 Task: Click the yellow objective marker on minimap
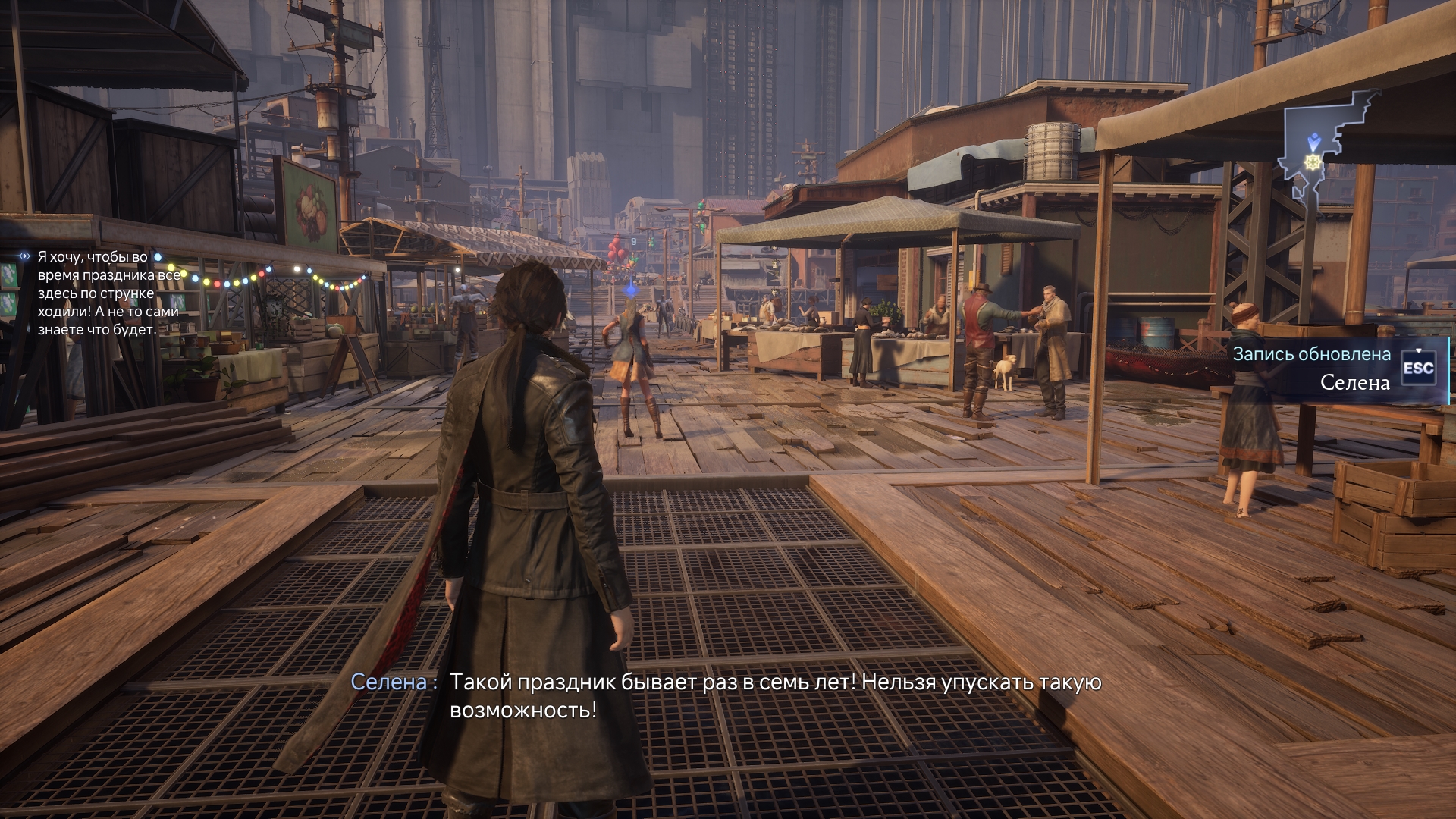(1310, 162)
